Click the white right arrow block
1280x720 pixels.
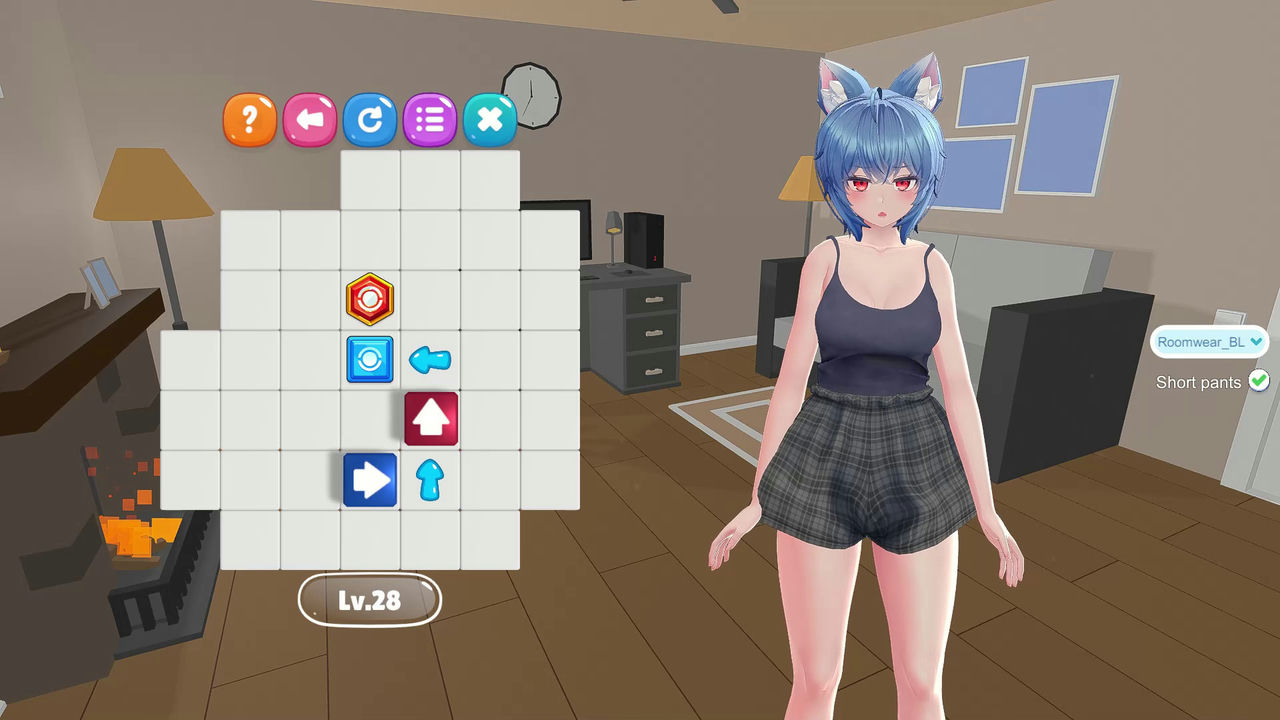click(370, 480)
